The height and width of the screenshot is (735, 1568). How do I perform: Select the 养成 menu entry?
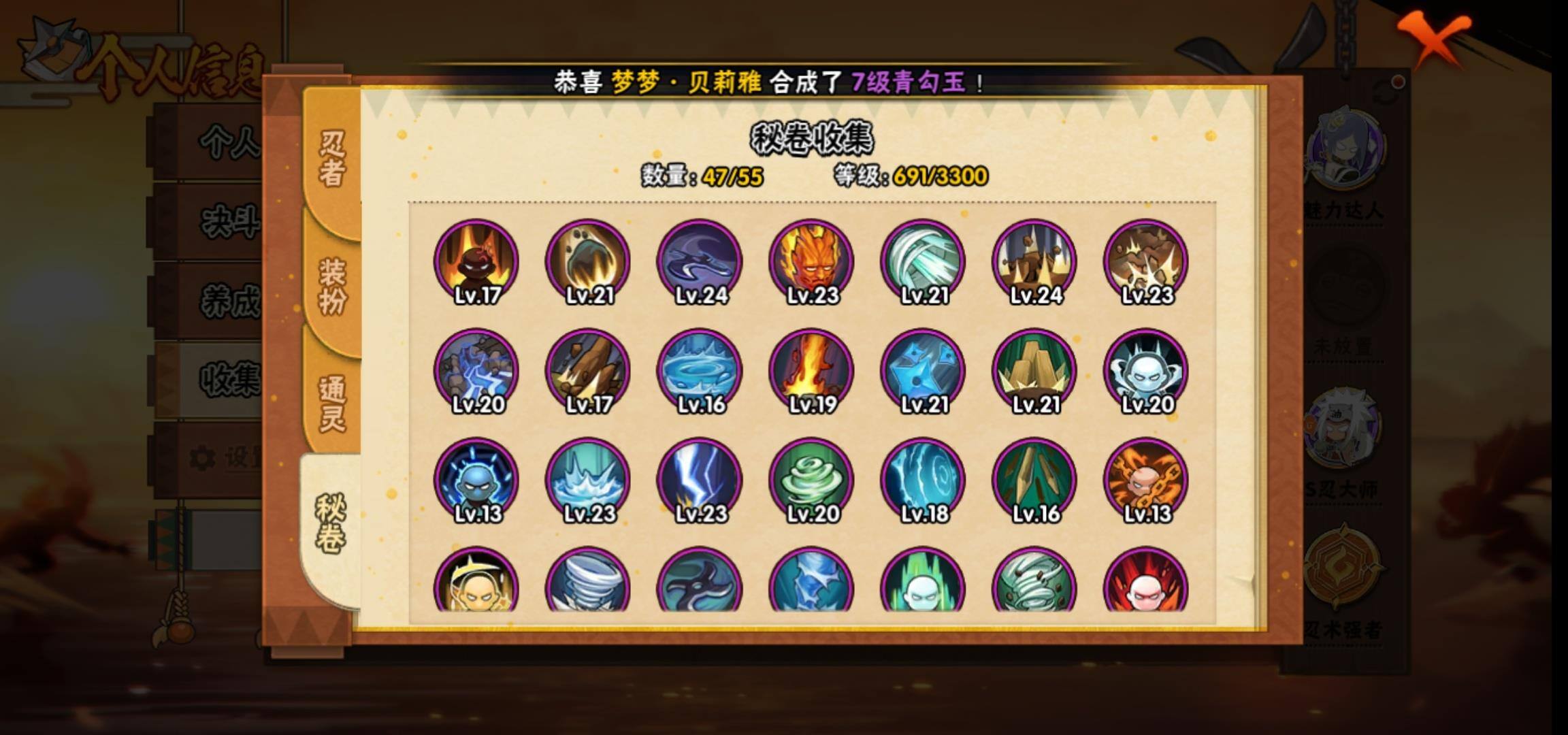[228, 301]
